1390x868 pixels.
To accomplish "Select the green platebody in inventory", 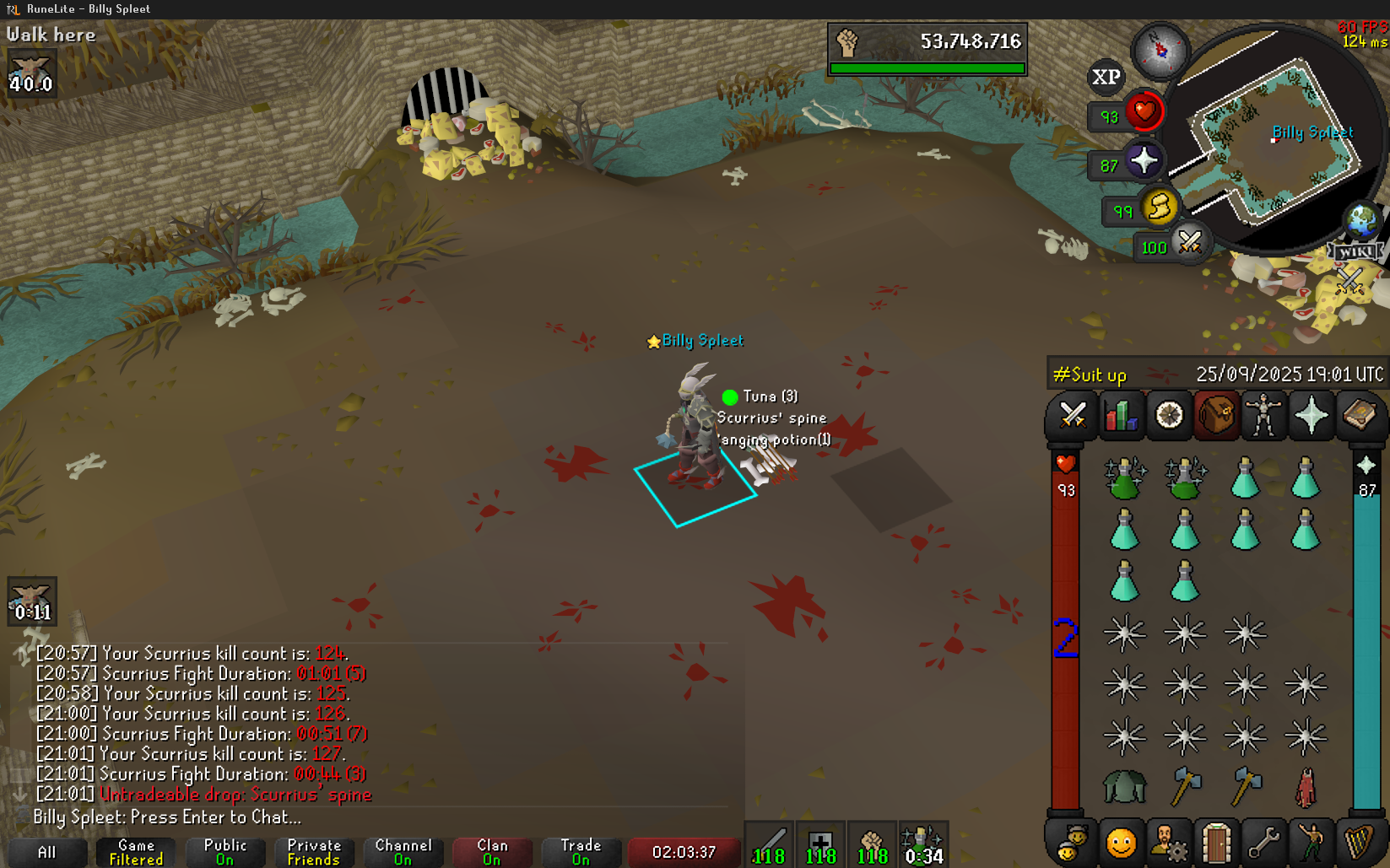I will point(1125,787).
